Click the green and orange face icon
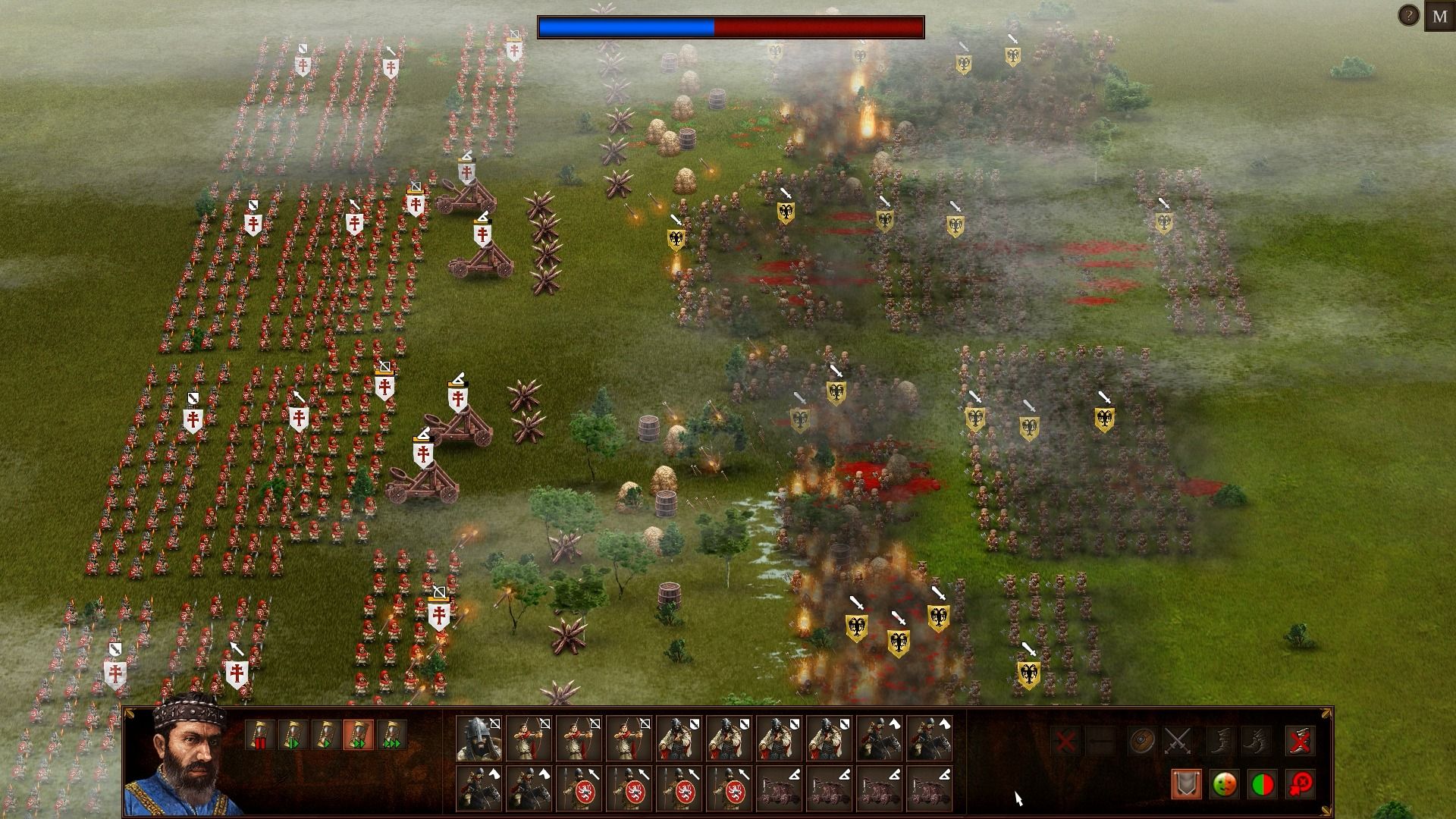1456x819 pixels. point(1224,784)
